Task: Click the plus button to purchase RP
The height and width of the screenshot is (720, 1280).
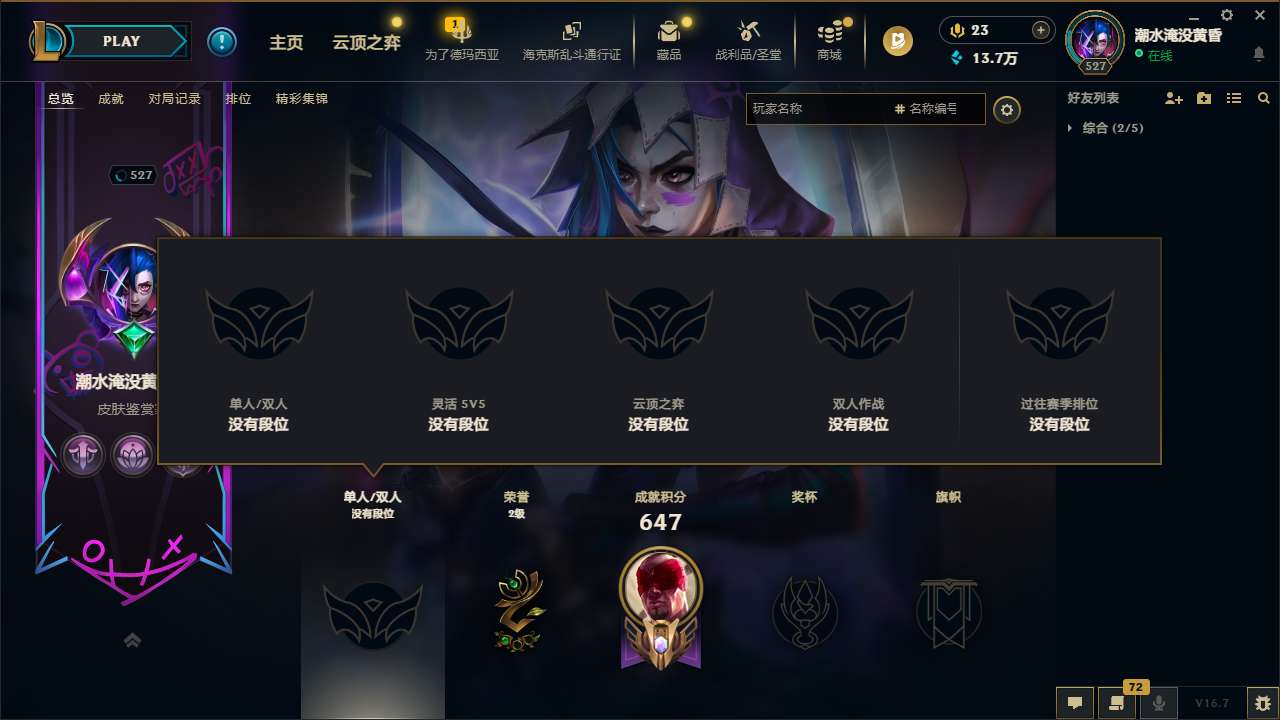Action: (x=1041, y=30)
